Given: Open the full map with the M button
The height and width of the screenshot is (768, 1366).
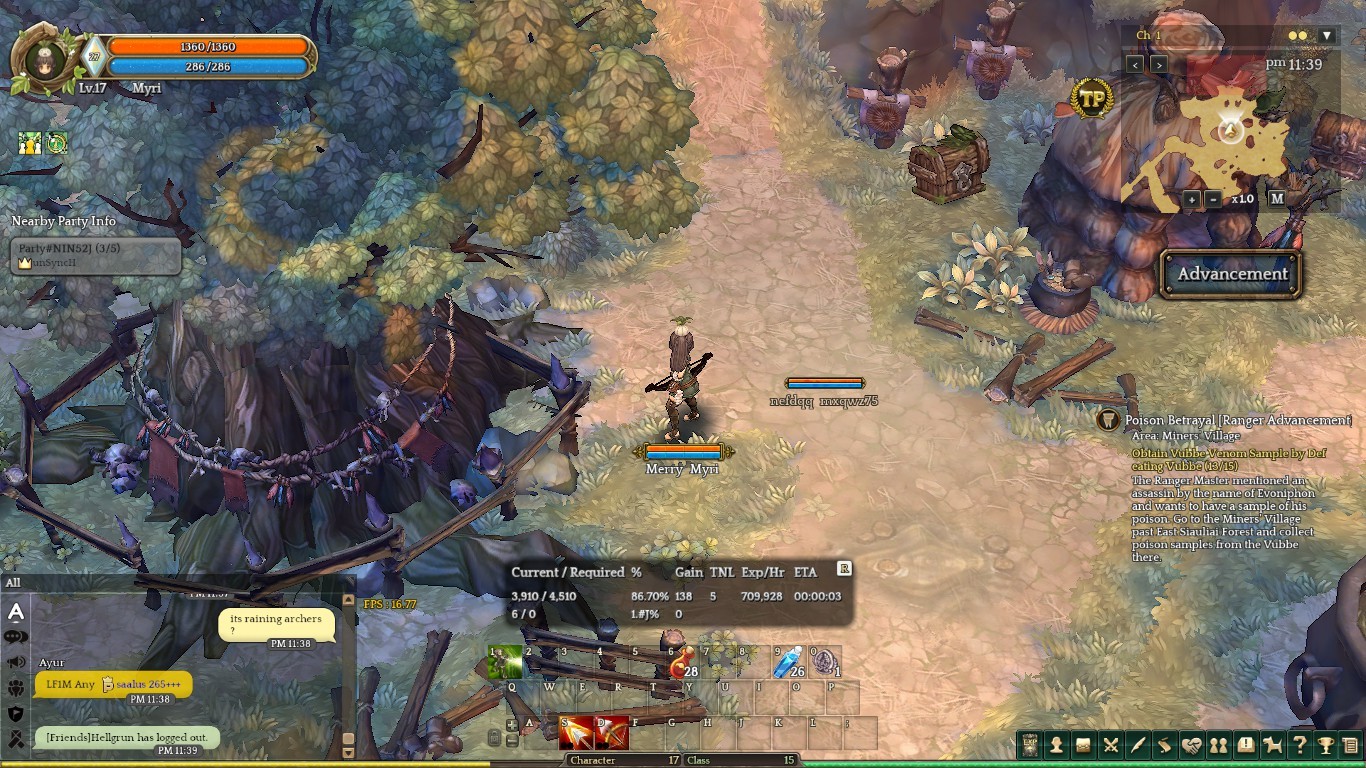Looking at the screenshot, I should click(x=1277, y=198).
